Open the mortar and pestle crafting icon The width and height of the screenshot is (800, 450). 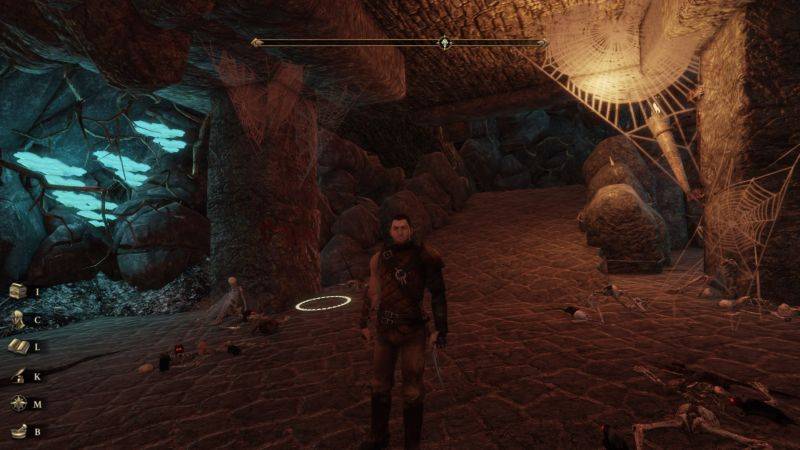point(18,431)
